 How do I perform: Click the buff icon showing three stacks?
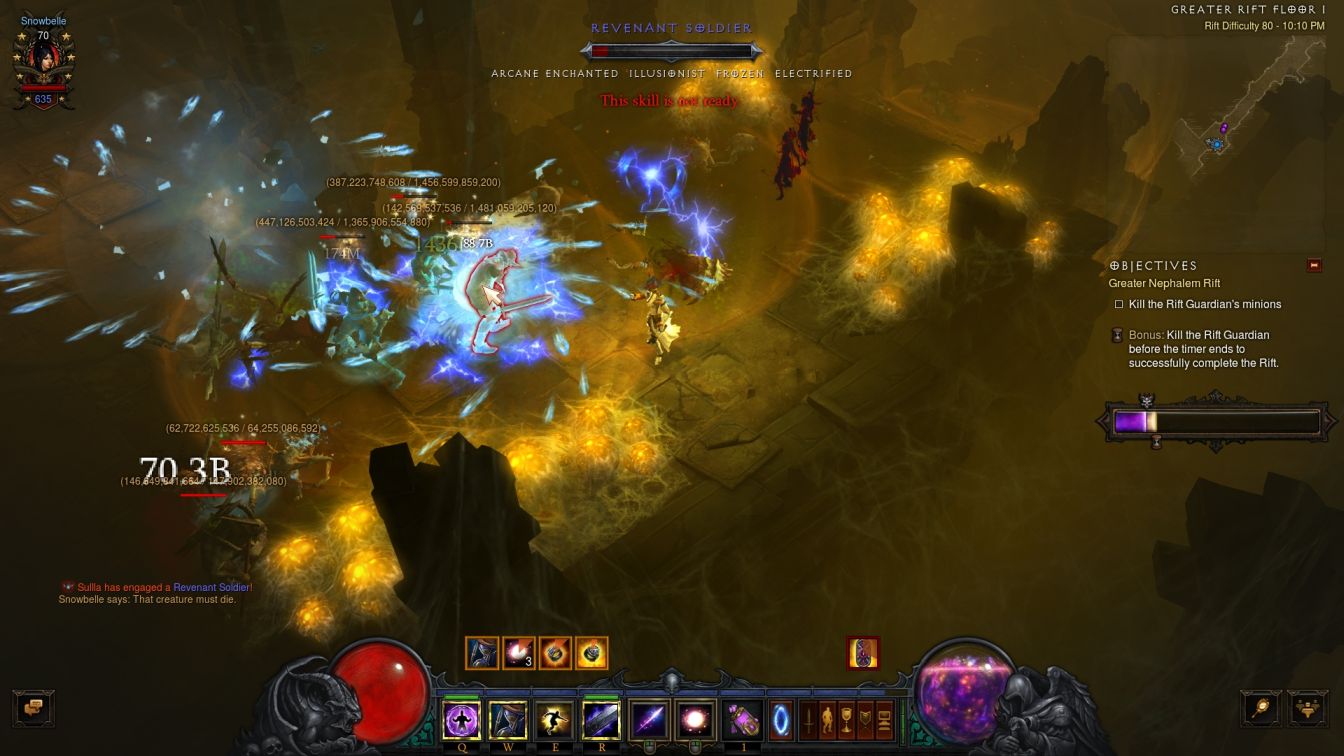518,653
